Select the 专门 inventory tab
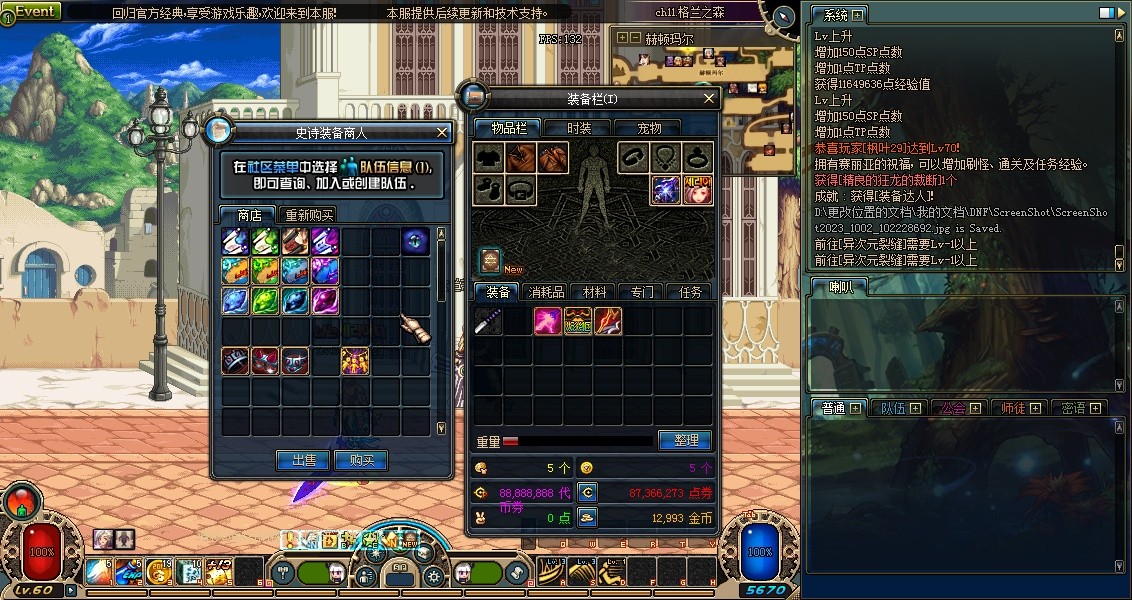1132x600 pixels. [642, 292]
